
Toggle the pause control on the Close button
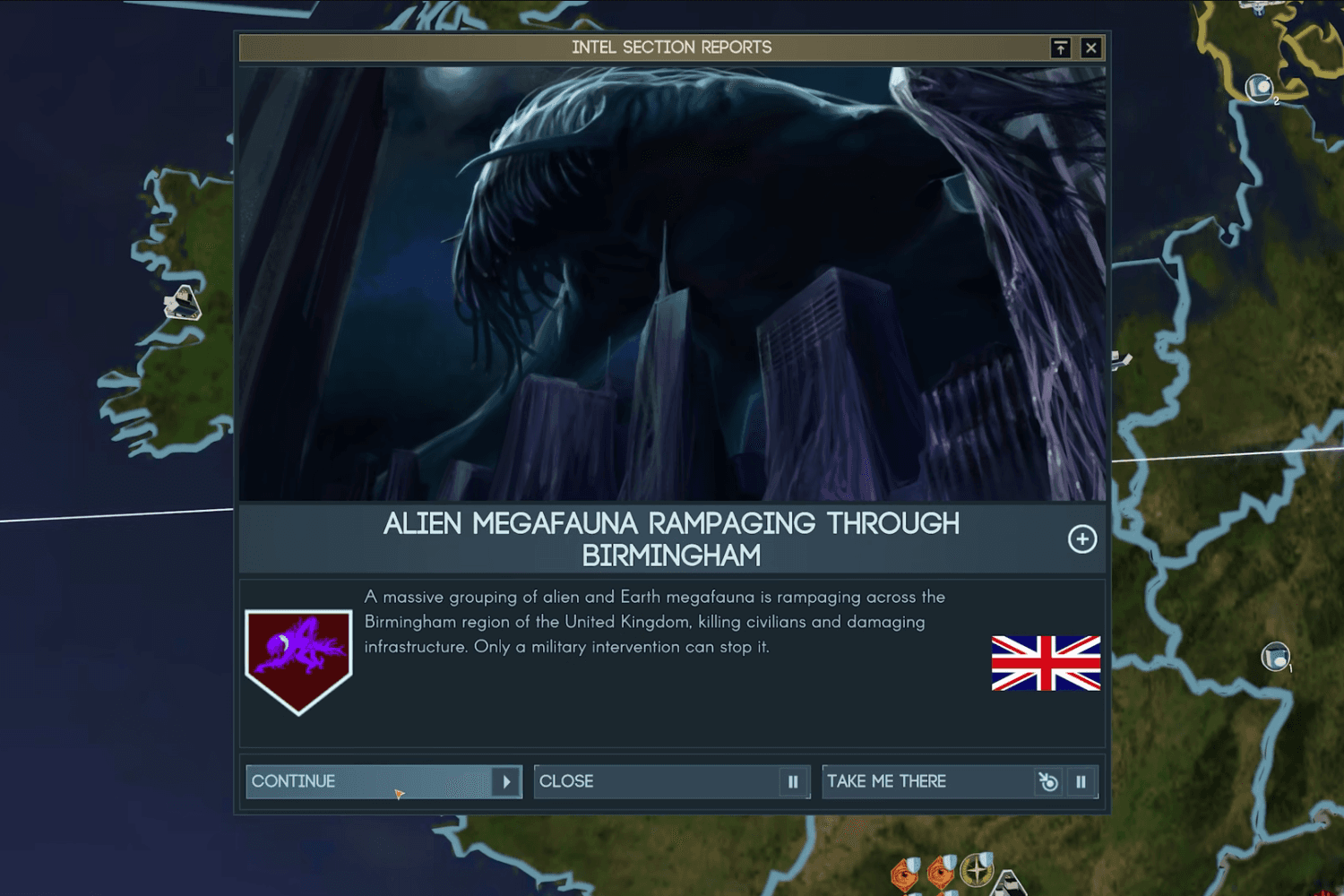point(792,781)
